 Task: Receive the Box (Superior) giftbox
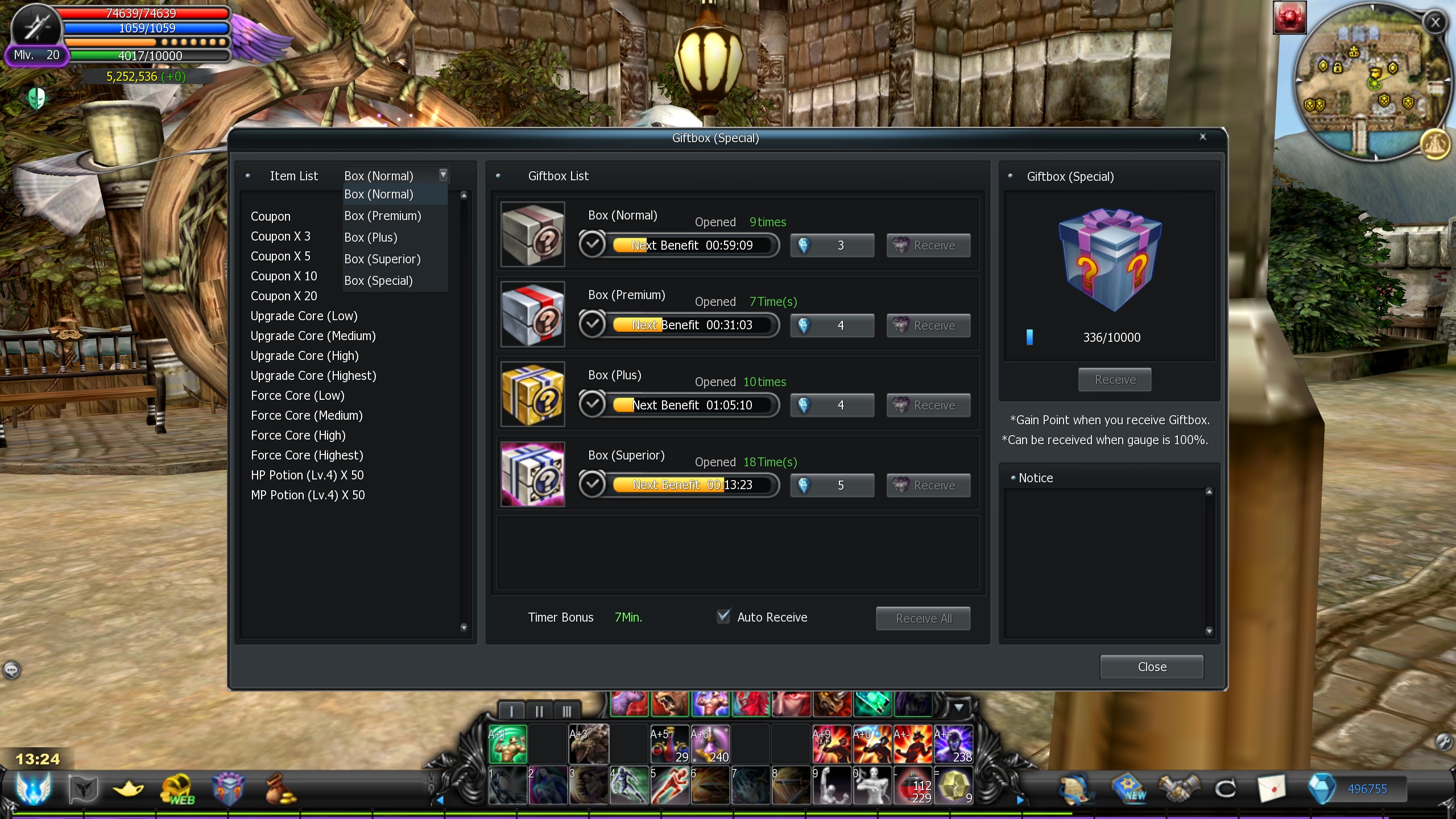click(x=928, y=486)
